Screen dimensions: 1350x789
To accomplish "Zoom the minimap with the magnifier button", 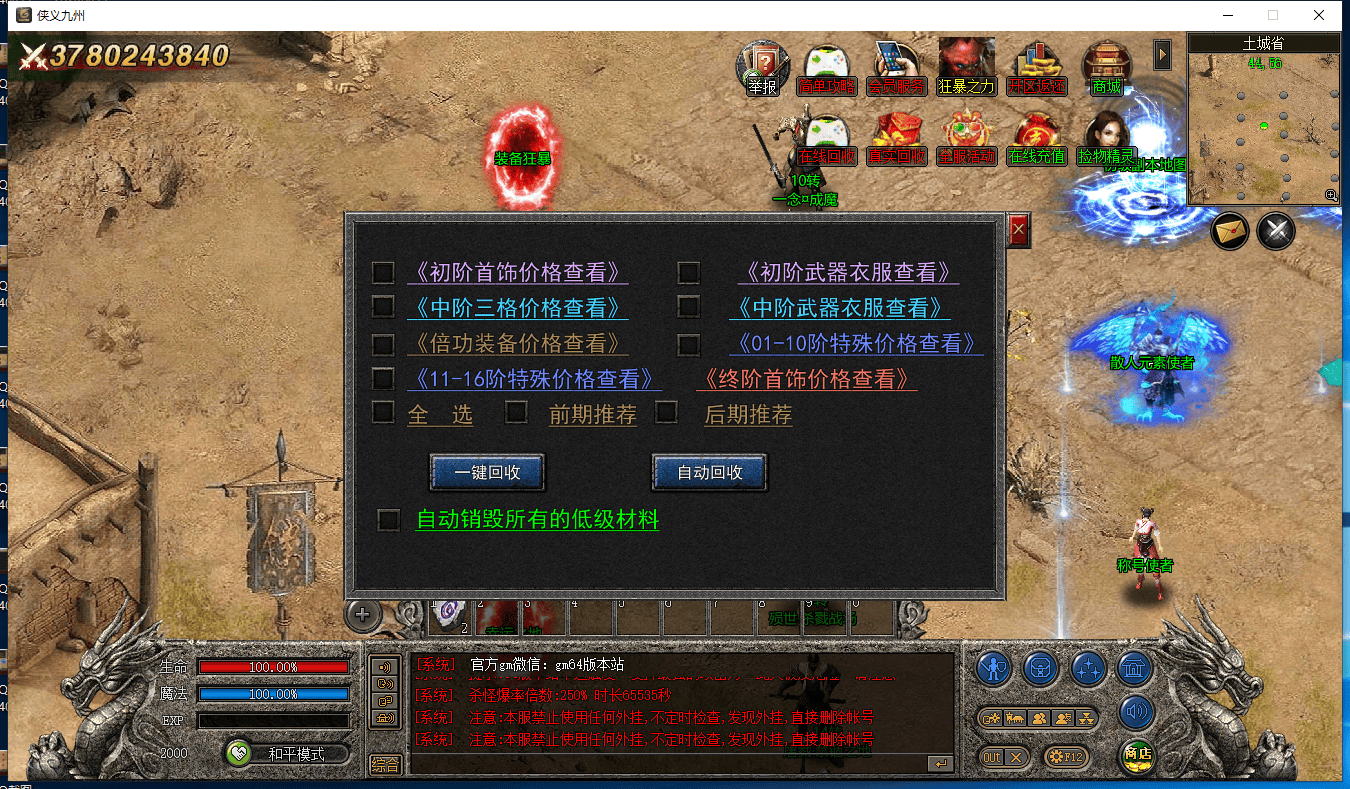I will (x=1331, y=195).
